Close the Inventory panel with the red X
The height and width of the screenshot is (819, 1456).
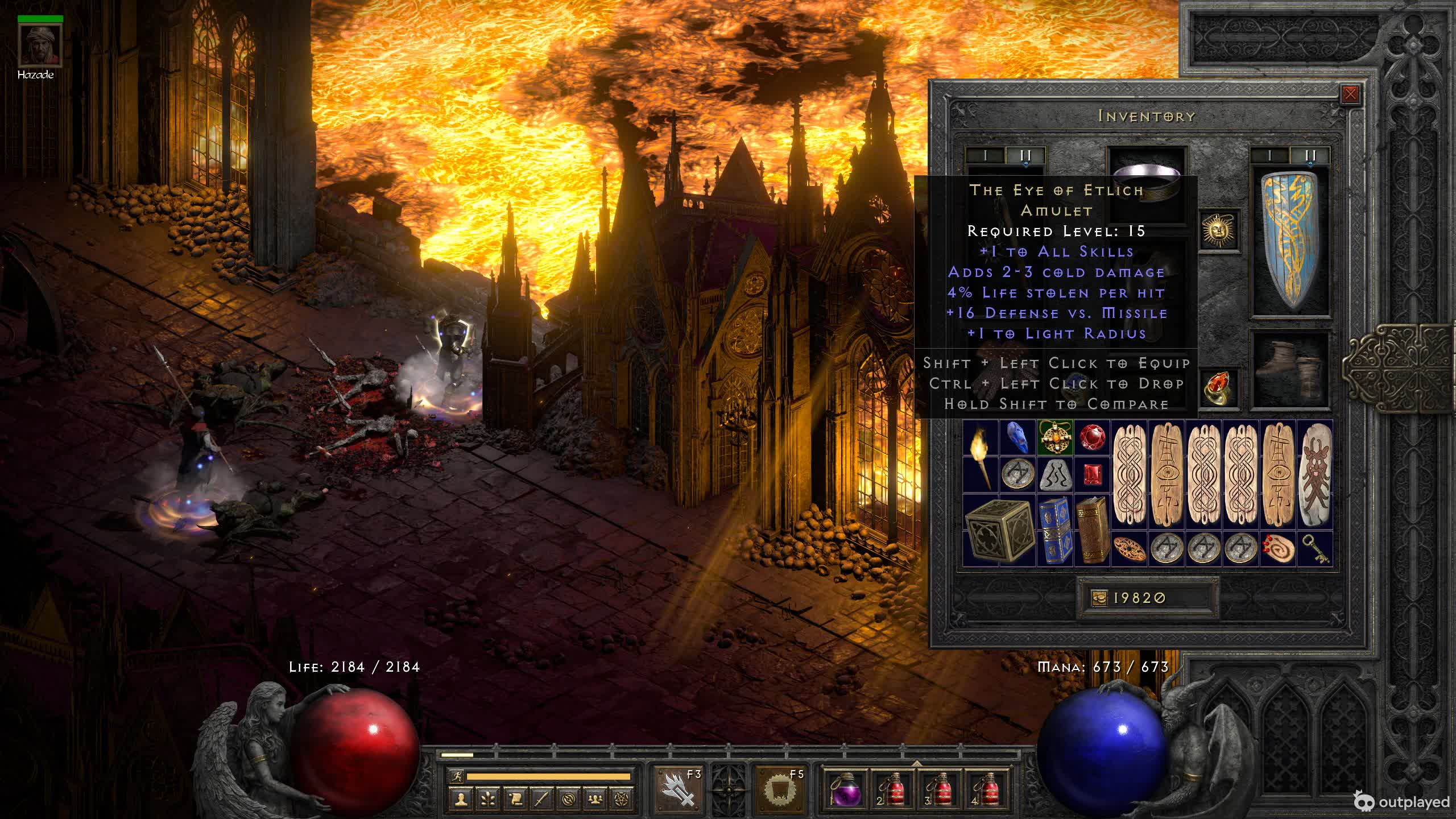[1350, 94]
